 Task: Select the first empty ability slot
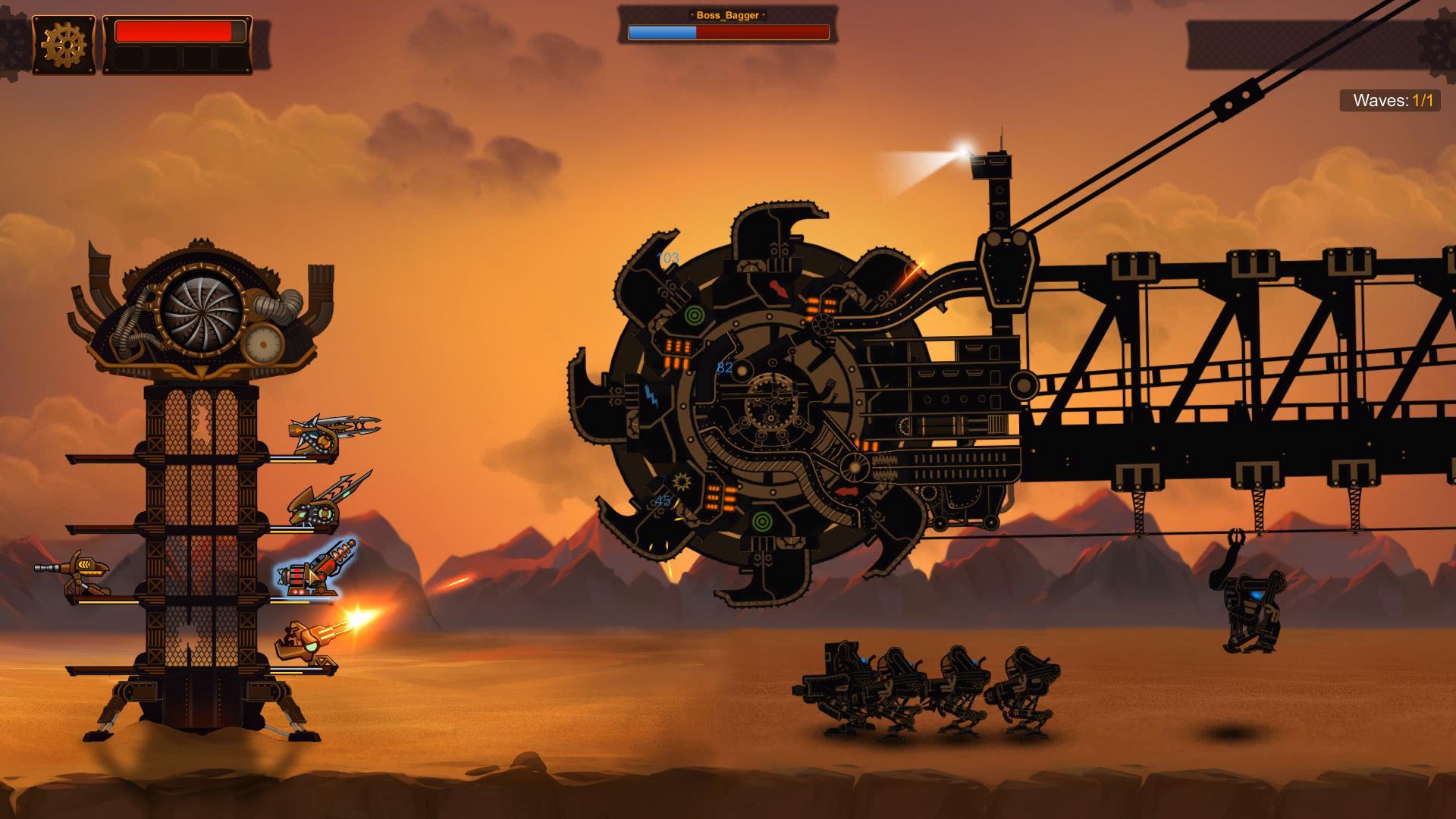pyautogui.click(x=127, y=59)
